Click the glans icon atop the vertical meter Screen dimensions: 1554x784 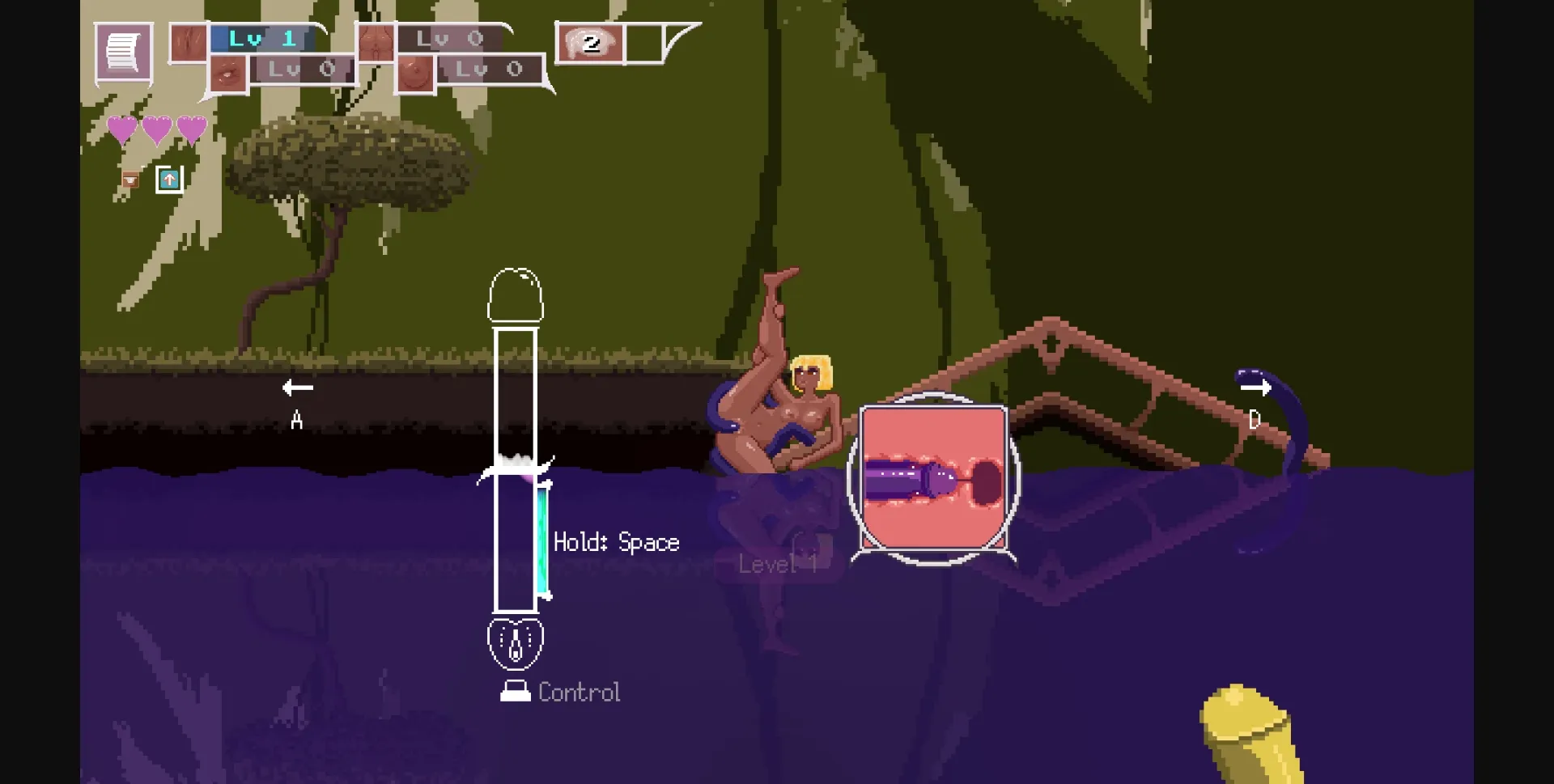point(516,295)
